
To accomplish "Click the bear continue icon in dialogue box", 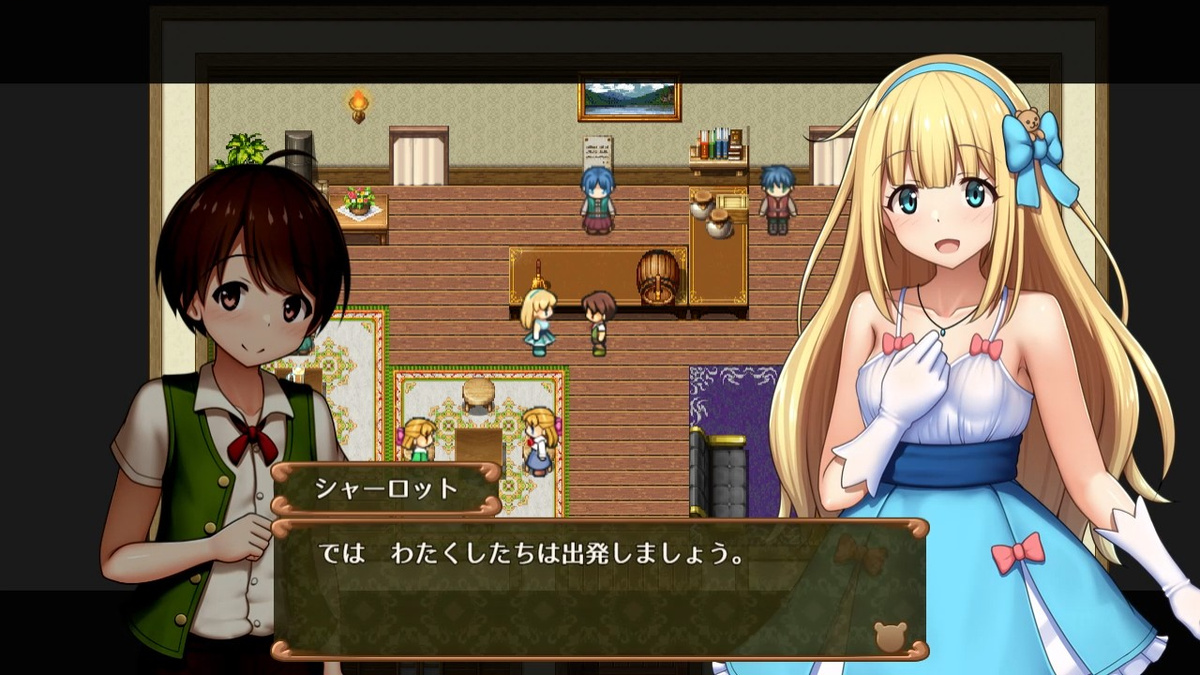I will (889, 636).
